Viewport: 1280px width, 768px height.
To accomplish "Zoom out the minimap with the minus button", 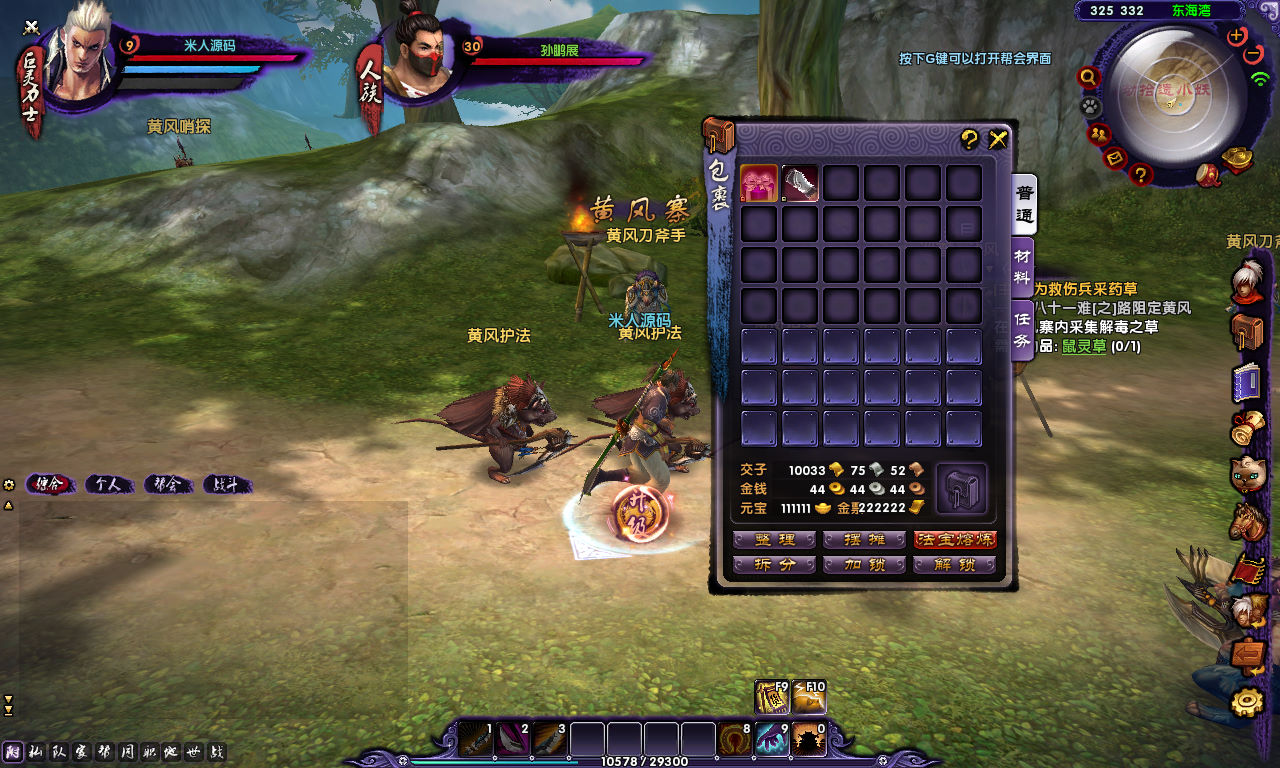I will 1254,54.
